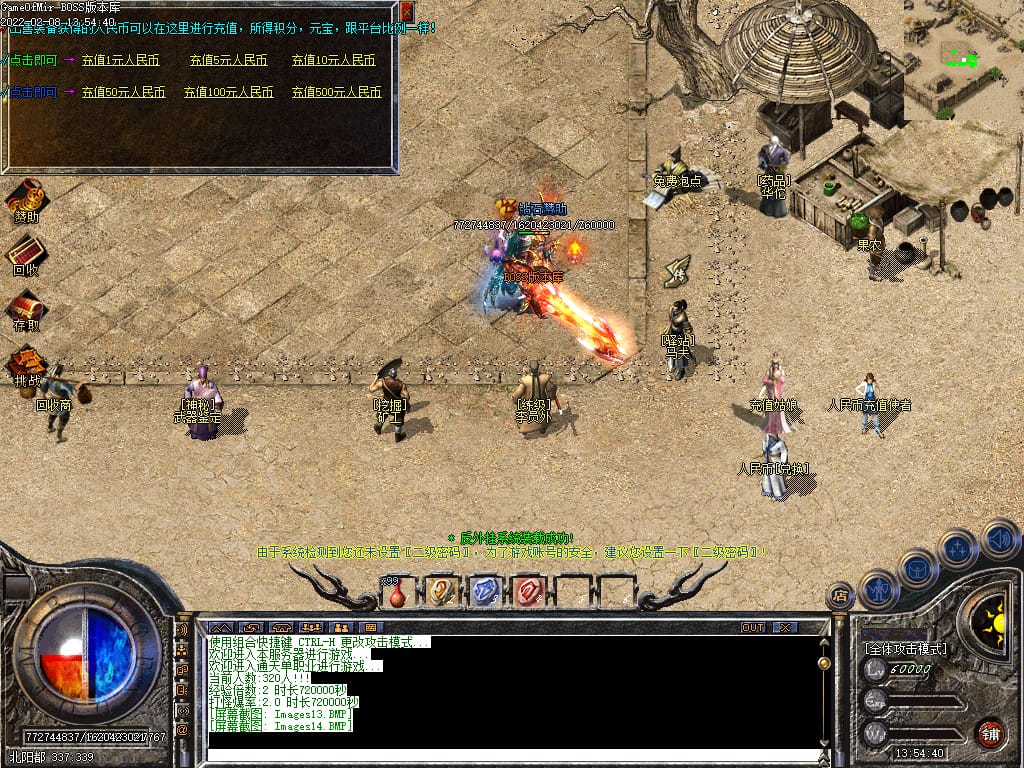Click the 充值10元人民币 recharge link
The width and height of the screenshot is (1024, 768).
[x=333, y=60]
